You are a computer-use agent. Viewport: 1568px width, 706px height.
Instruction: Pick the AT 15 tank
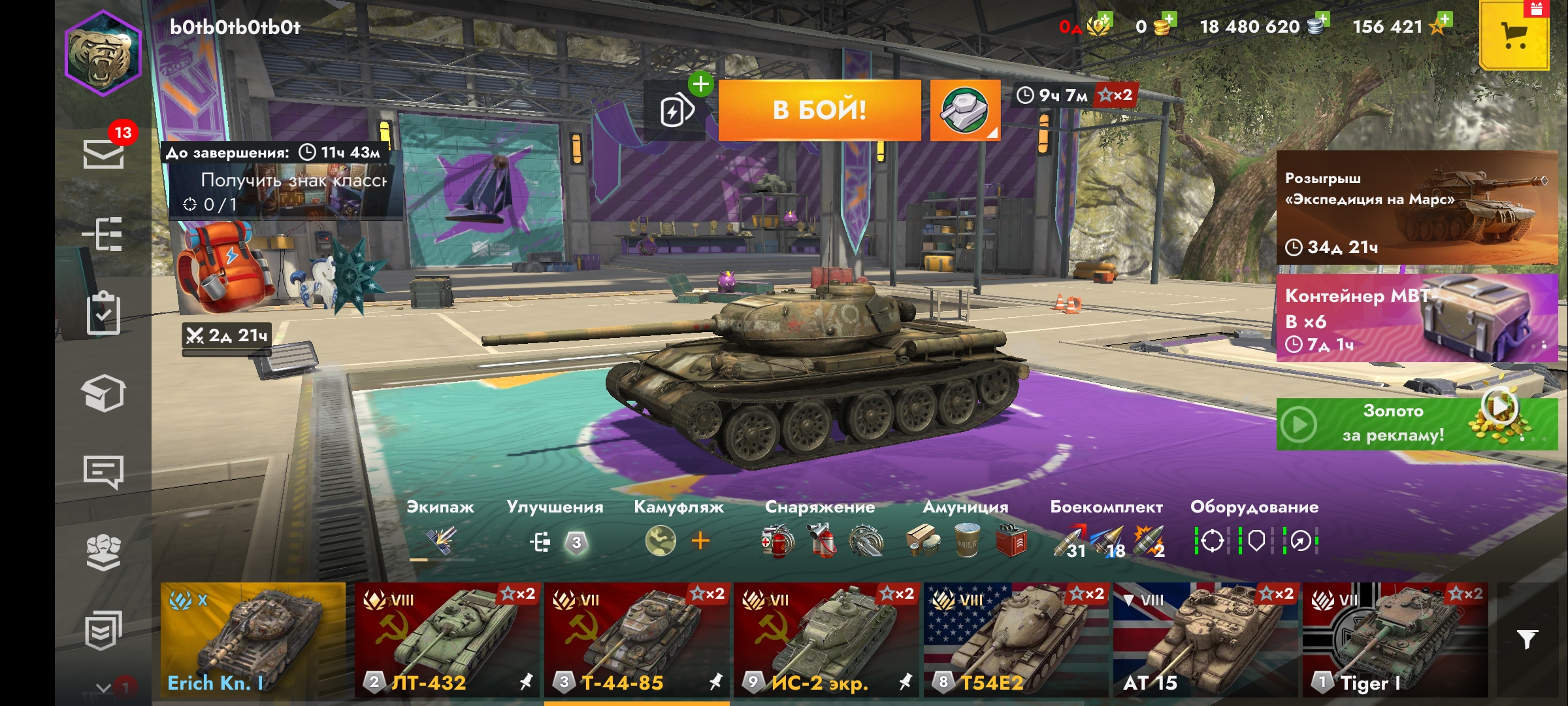(x=1205, y=640)
